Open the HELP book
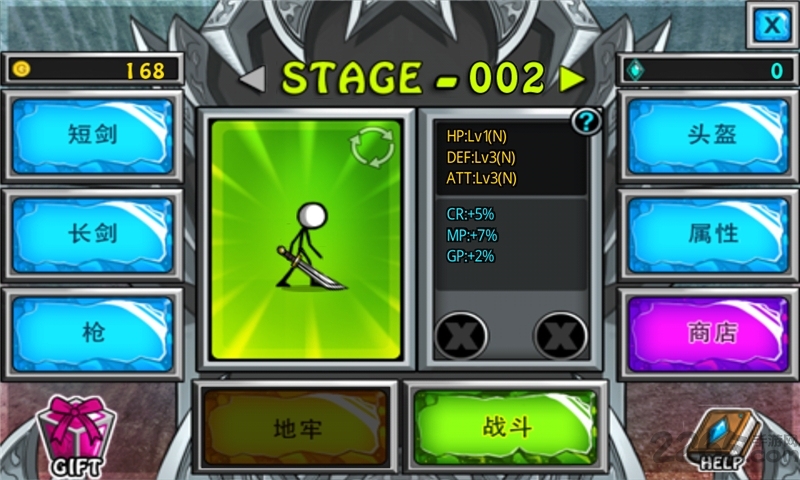The width and height of the screenshot is (800, 480). [720, 438]
